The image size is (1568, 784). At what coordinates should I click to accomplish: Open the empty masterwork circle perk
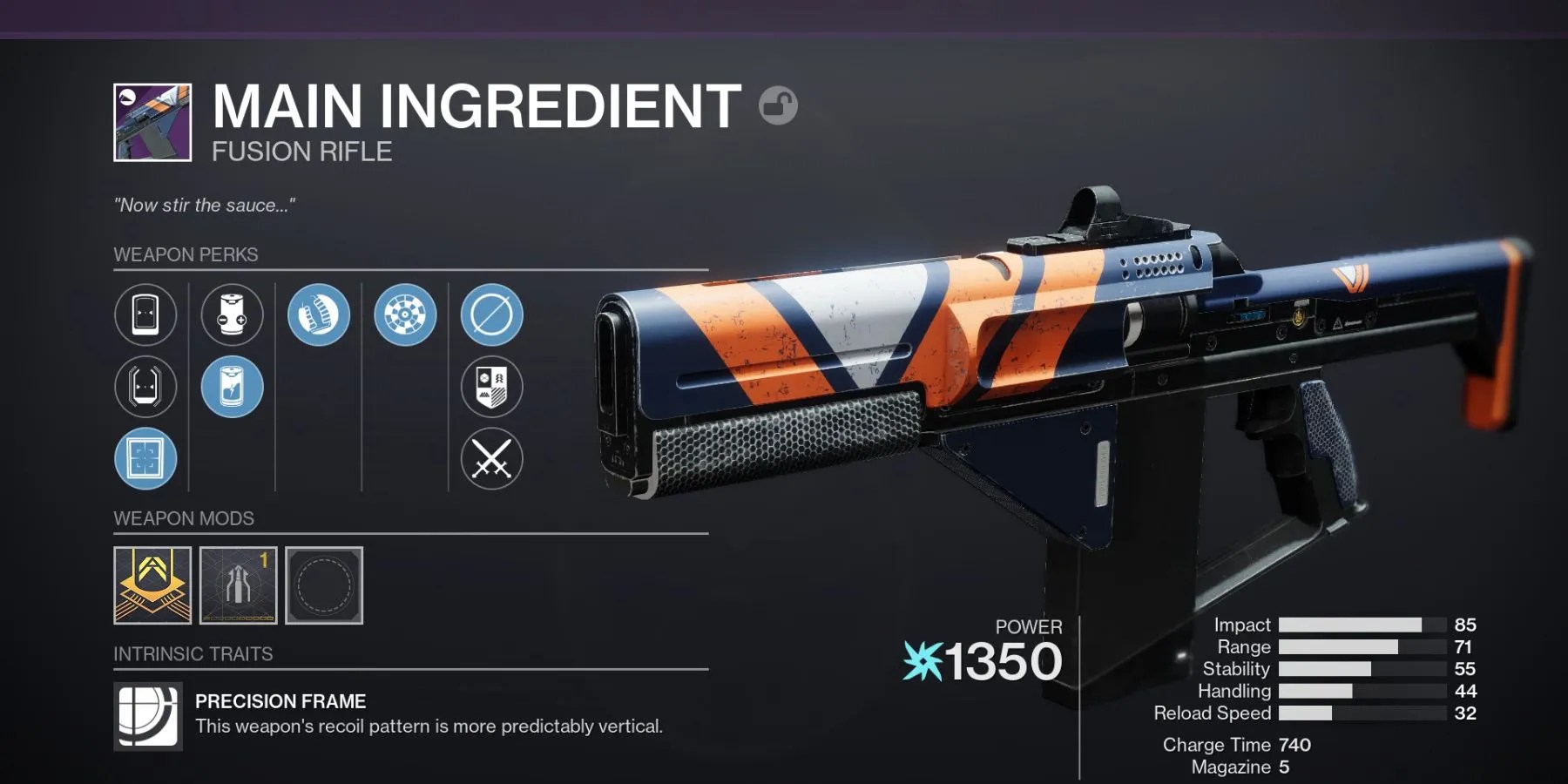(492, 315)
